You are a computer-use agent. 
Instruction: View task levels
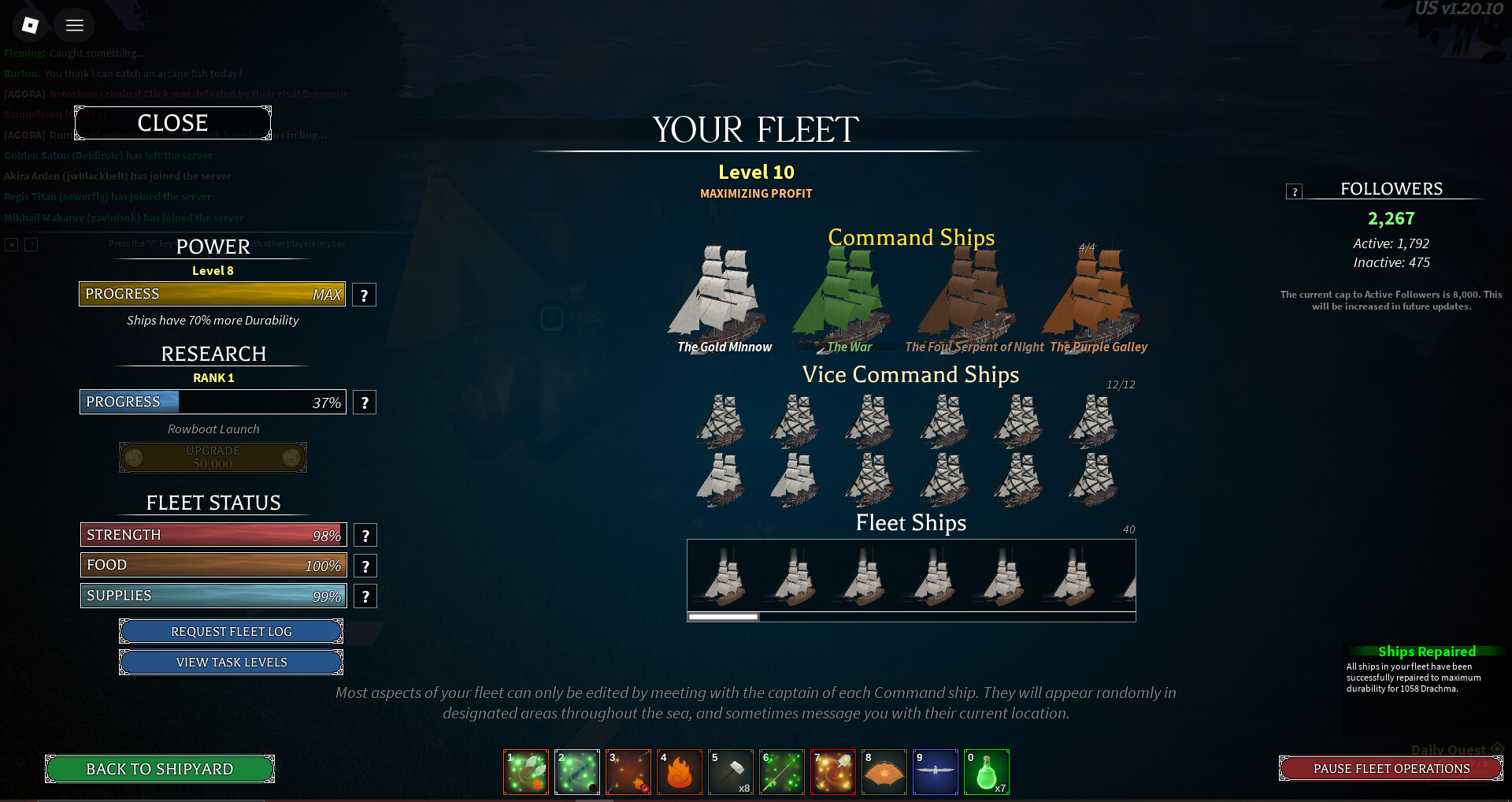click(x=231, y=662)
